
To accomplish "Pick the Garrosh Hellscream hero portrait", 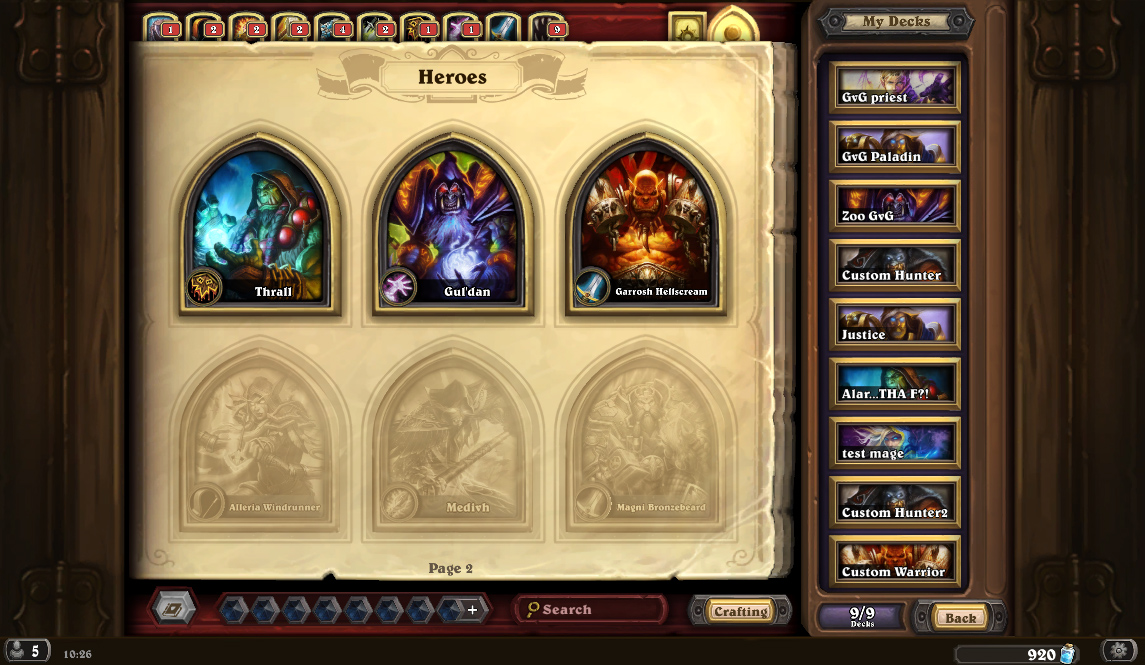I will pos(646,227).
